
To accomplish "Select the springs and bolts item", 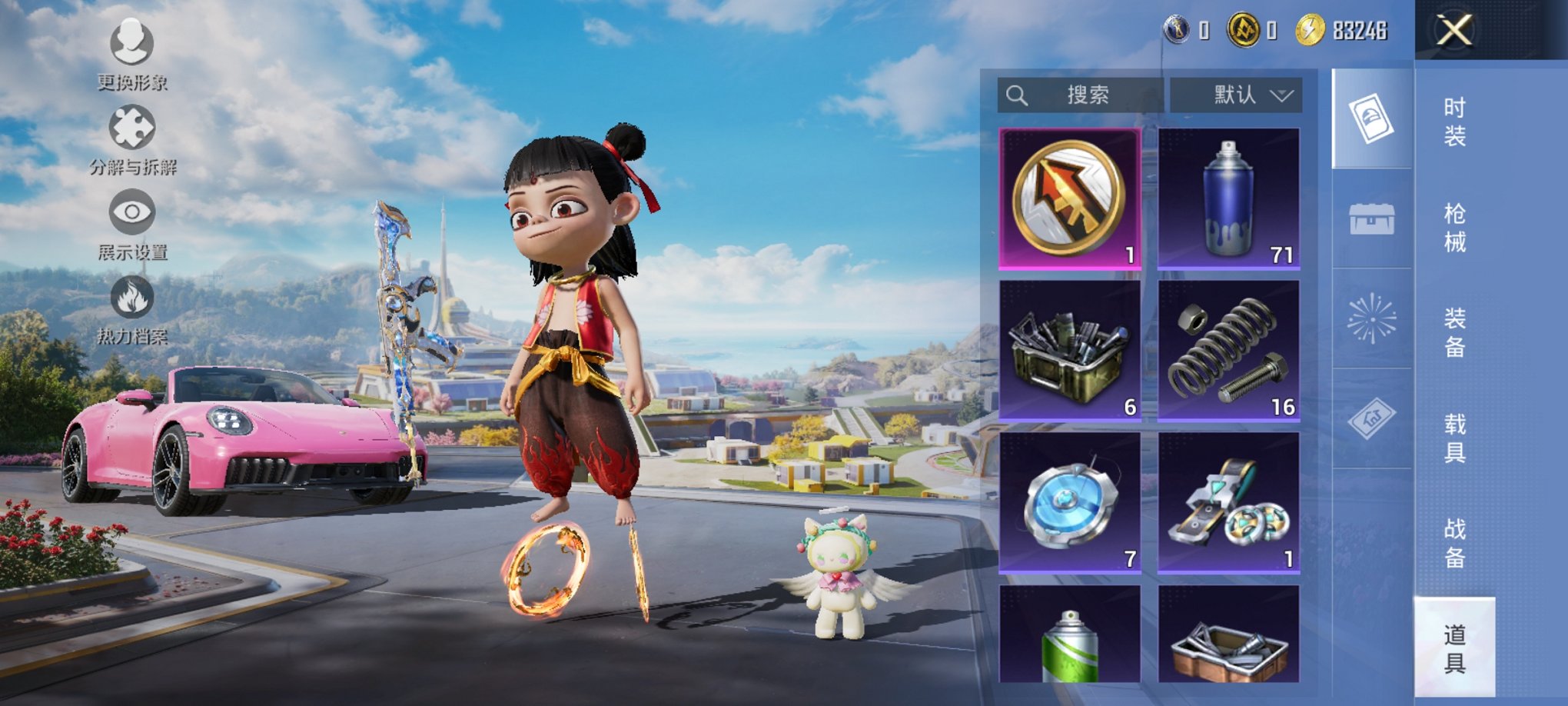I will tap(1228, 350).
